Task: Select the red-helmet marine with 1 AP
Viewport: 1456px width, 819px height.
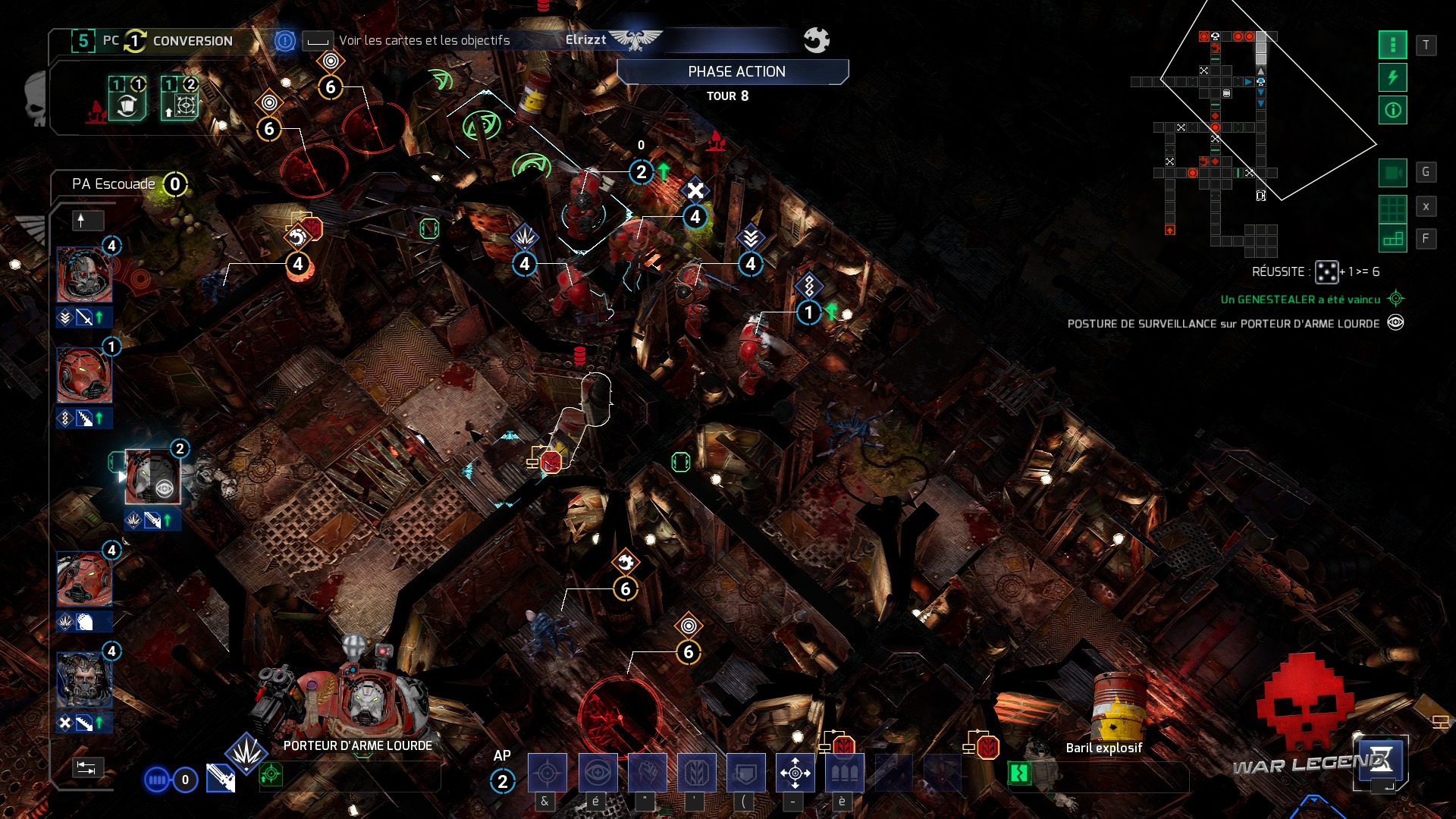Action: [x=84, y=375]
